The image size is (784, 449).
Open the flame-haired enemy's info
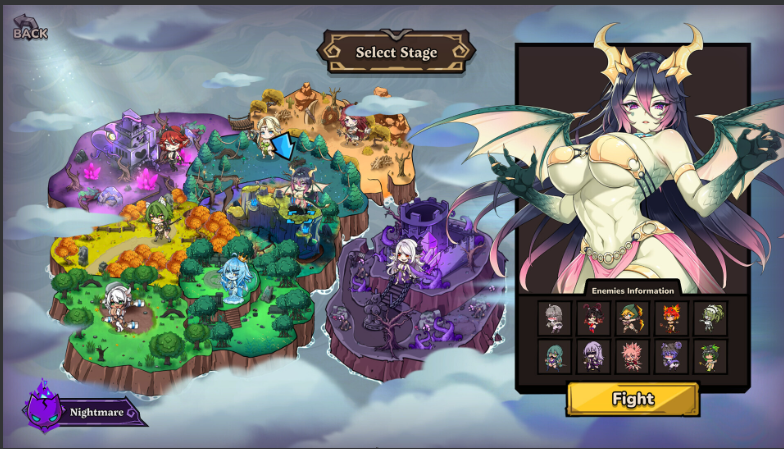[671, 318]
